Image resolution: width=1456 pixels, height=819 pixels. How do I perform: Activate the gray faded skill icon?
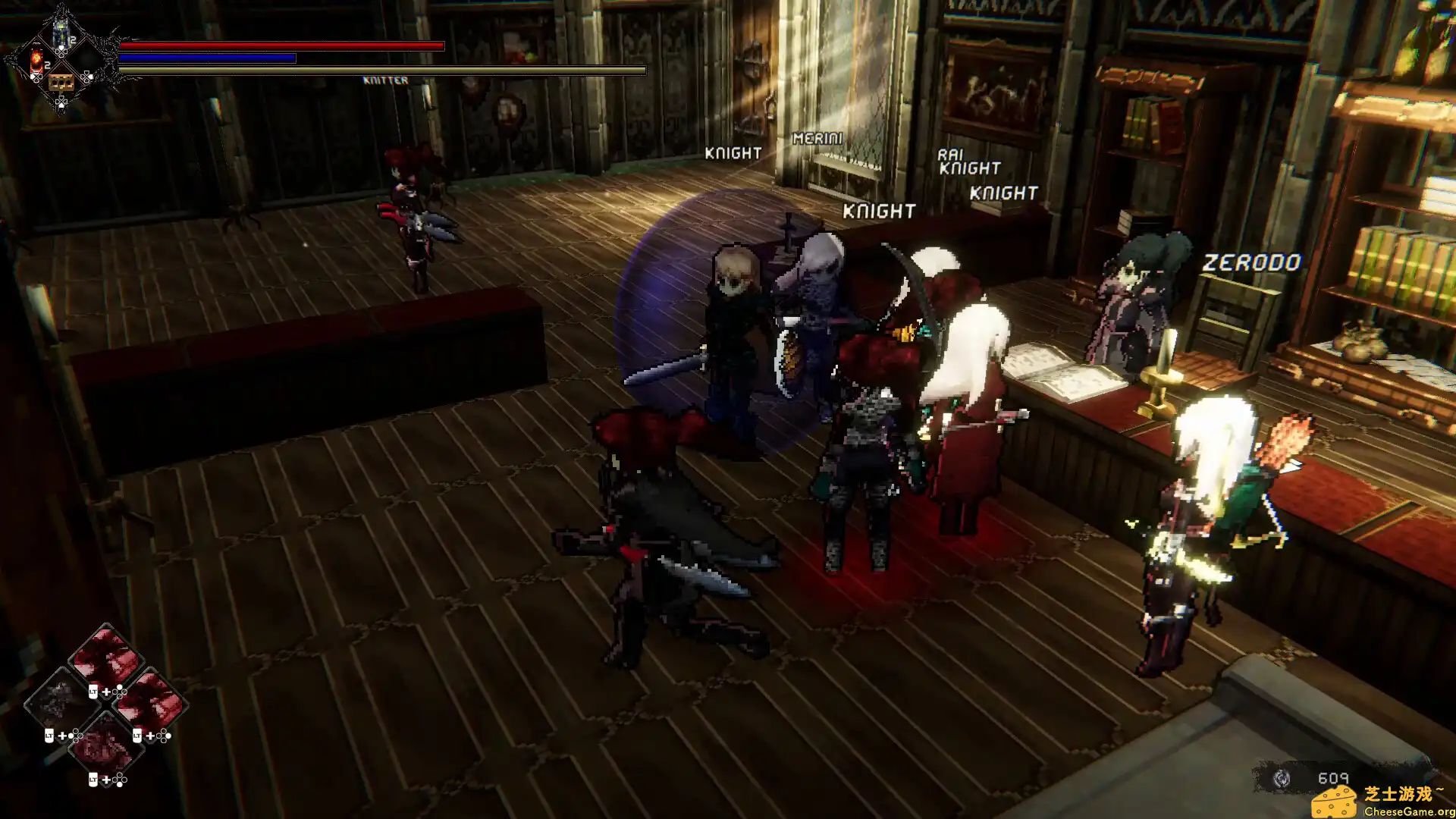(58, 698)
